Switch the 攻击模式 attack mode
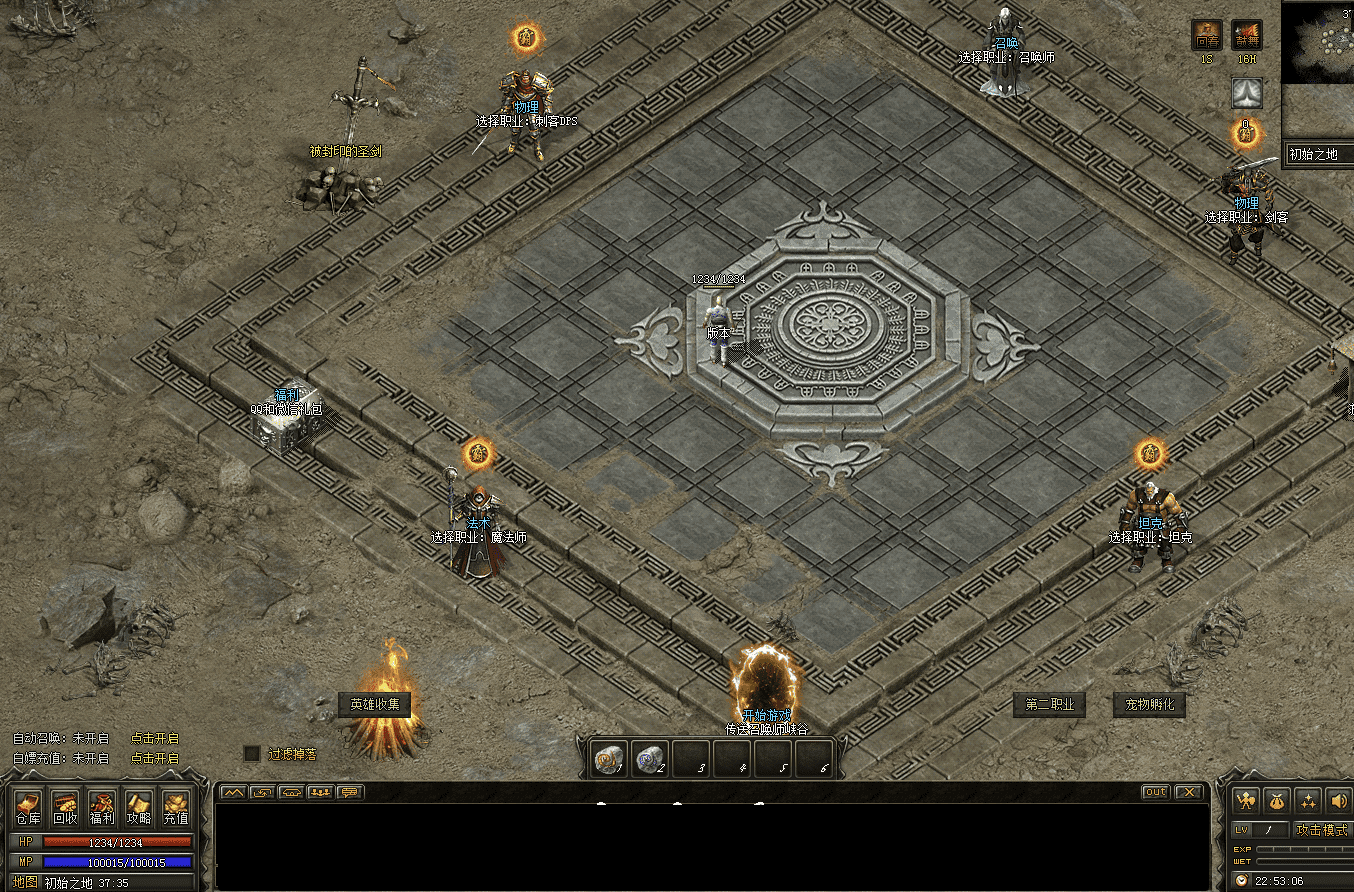The height and width of the screenshot is (892, 1354). point(1321,830)
